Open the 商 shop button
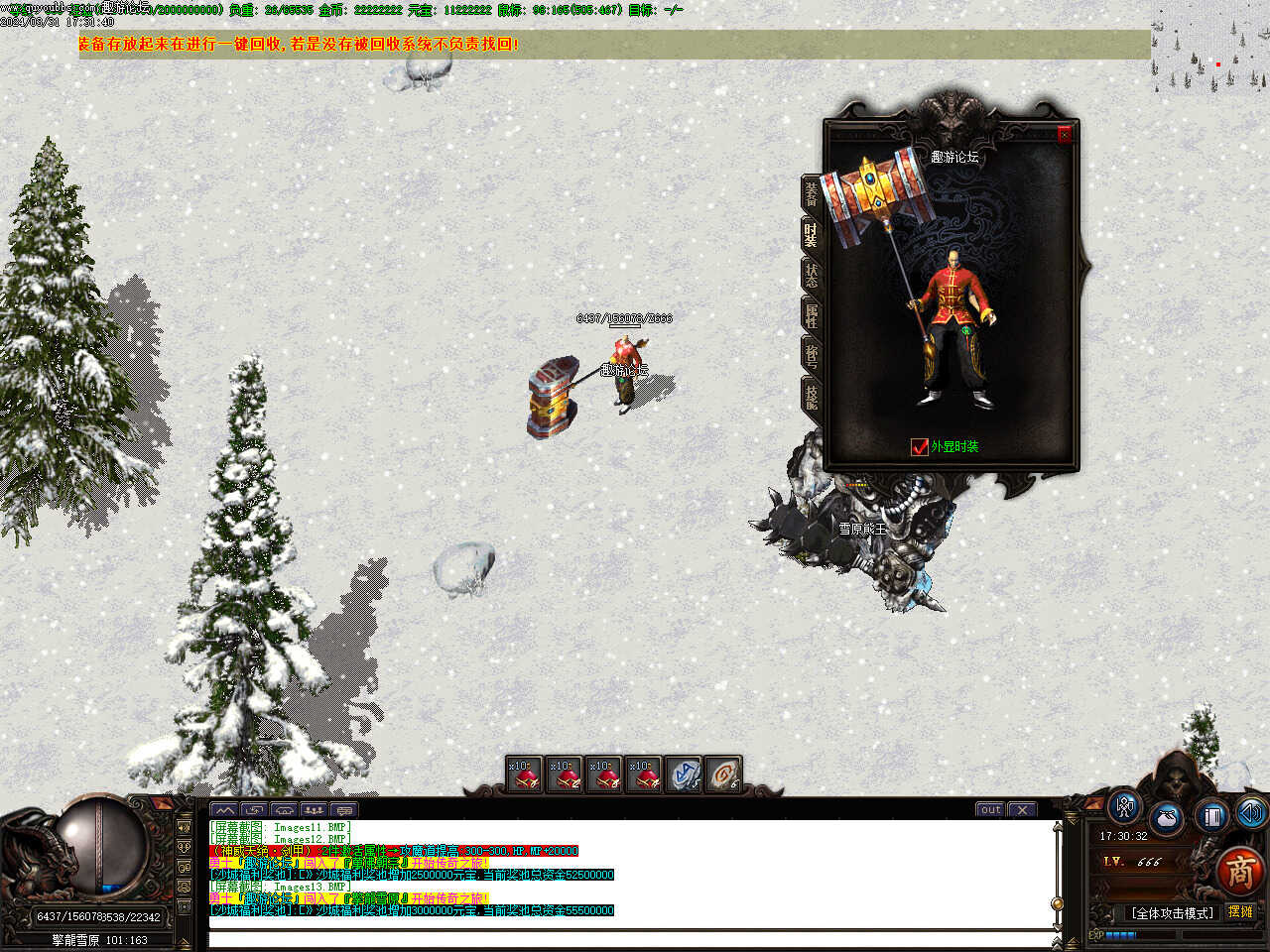1270x952 pixels. pos(1240,871)
